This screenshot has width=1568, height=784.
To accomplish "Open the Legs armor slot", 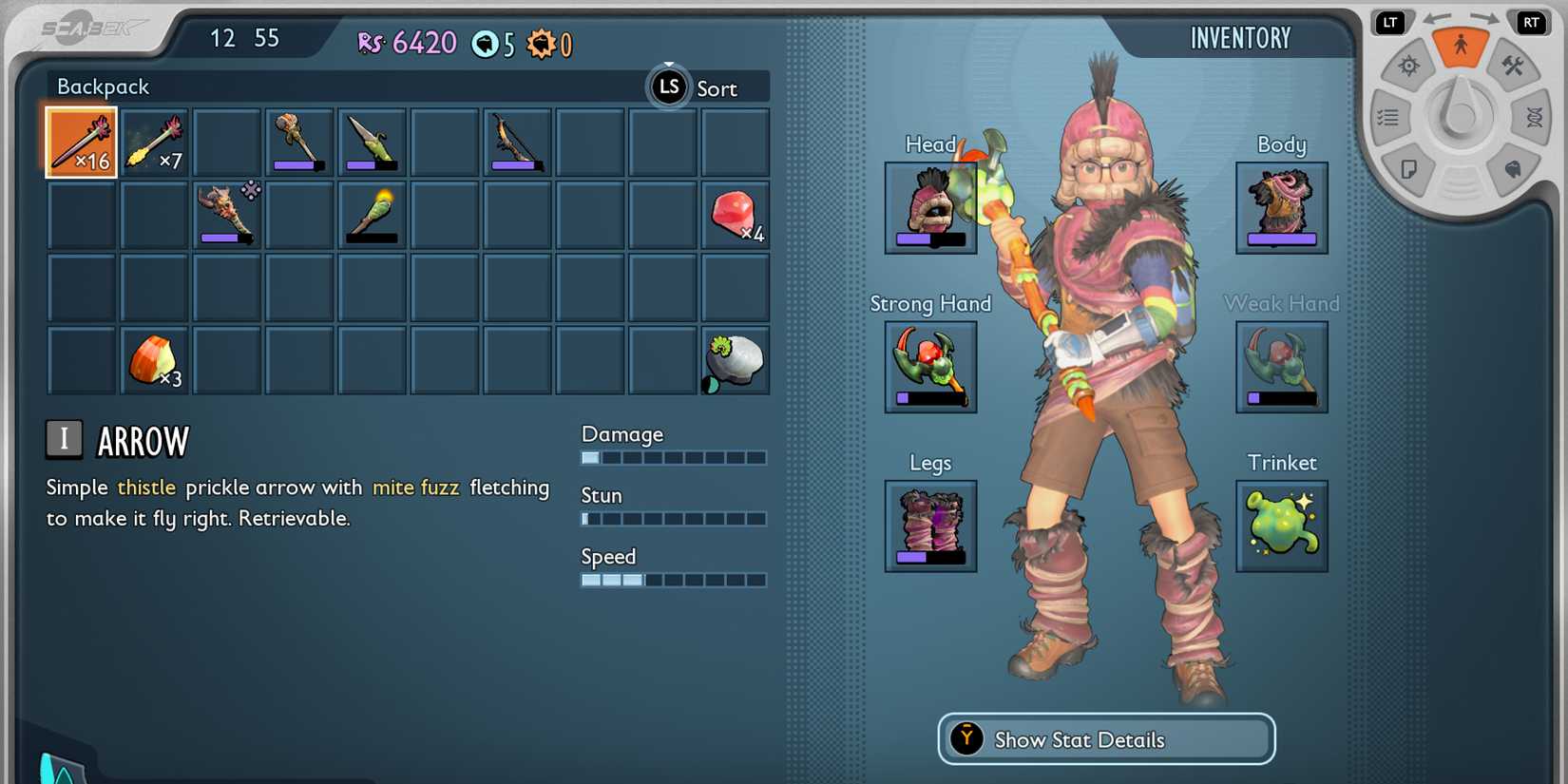I will point(930,526).
